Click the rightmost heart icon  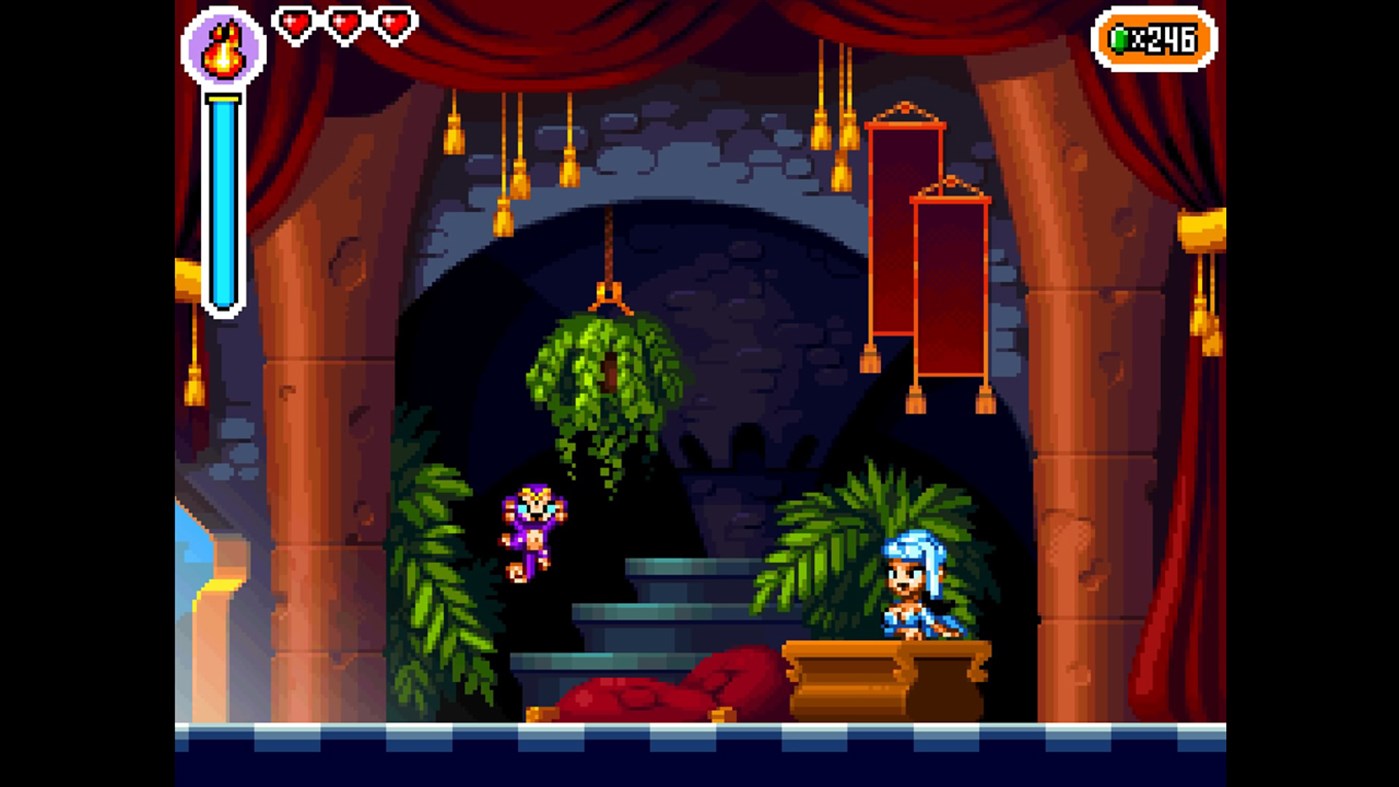pyautogui.click(x=394, y=22)
